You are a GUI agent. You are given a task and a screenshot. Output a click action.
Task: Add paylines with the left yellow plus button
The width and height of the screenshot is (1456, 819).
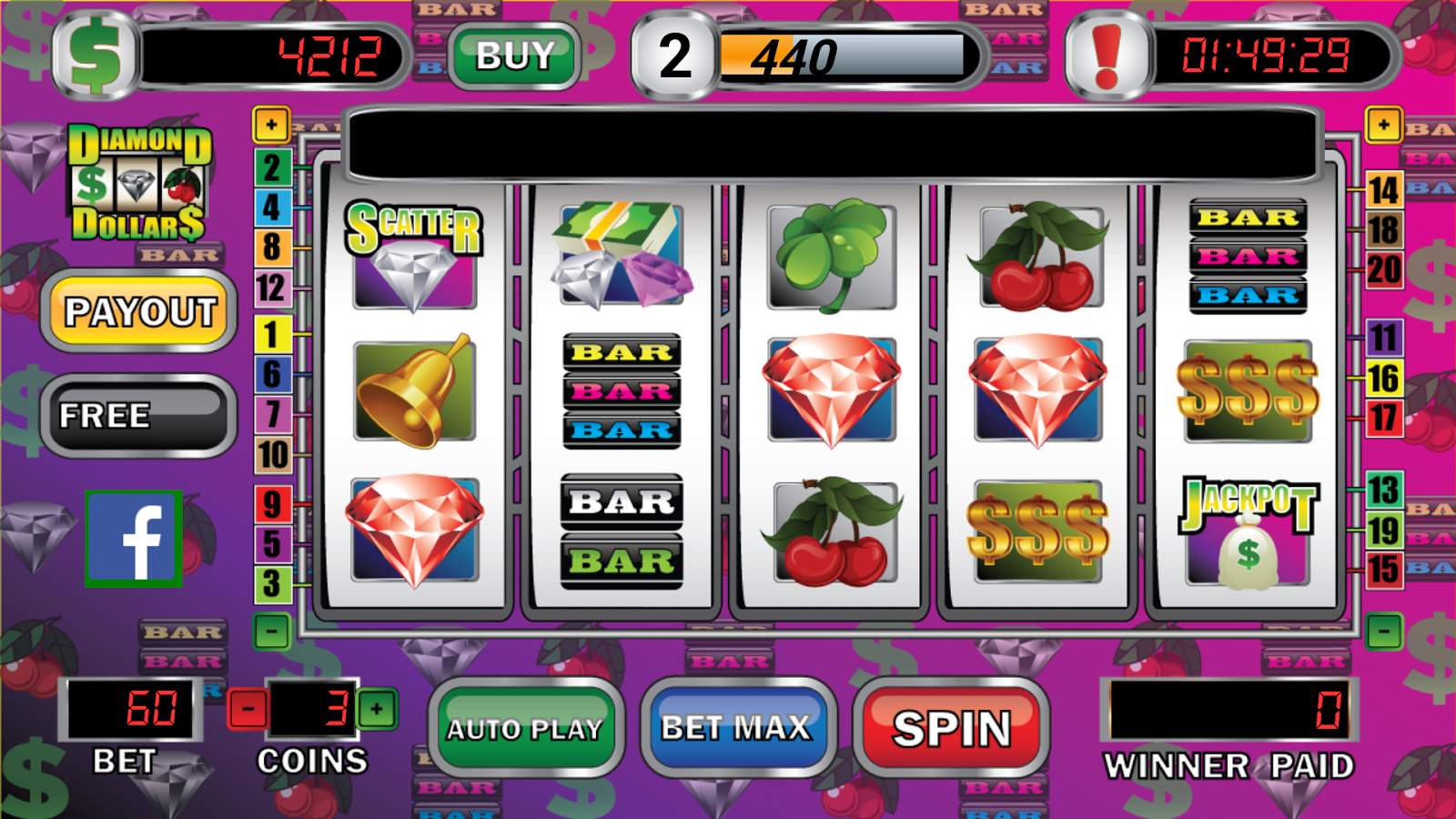[271, 126]
